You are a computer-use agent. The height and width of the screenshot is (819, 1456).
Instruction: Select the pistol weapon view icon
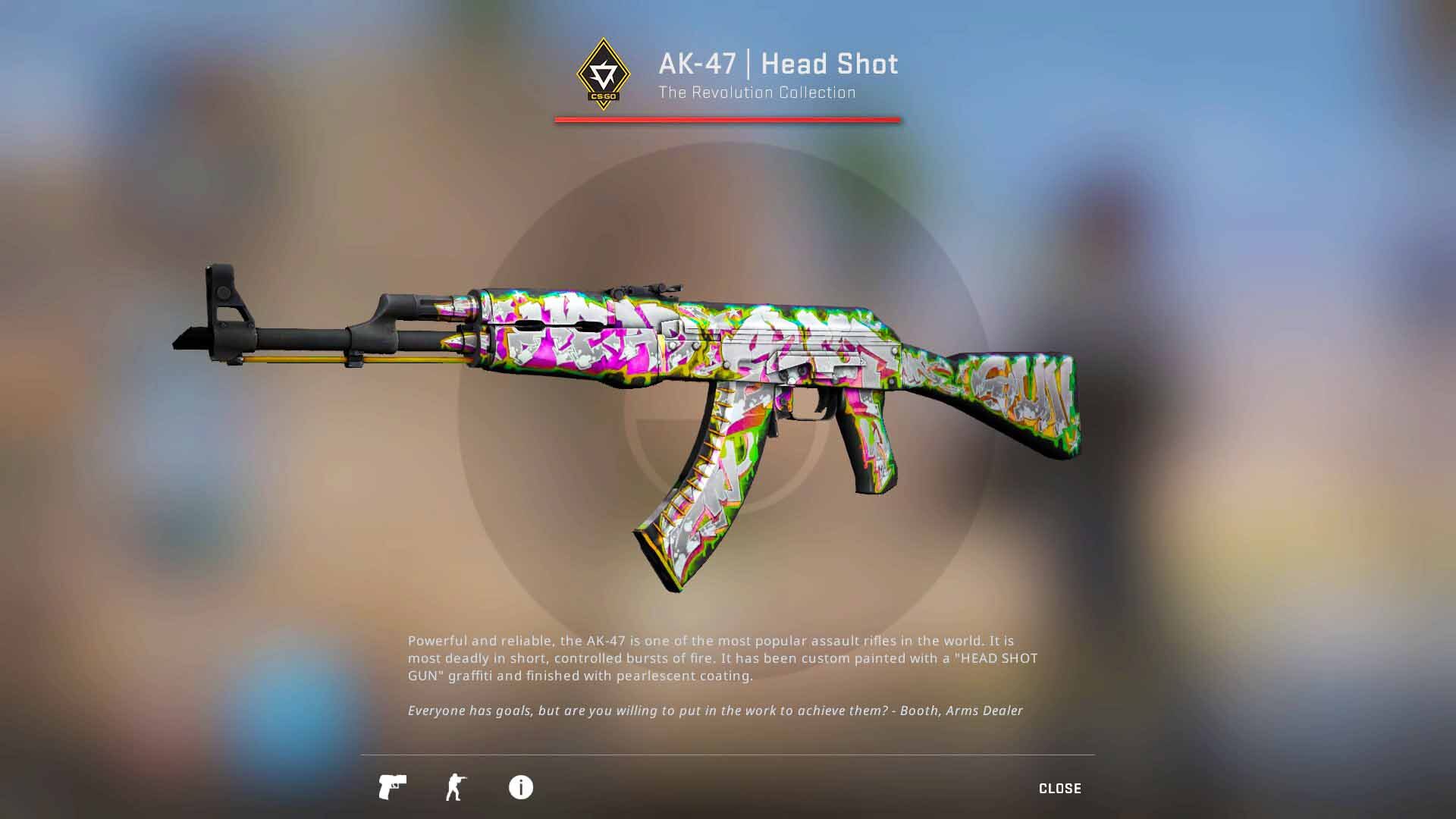click(x=392, y=787)
